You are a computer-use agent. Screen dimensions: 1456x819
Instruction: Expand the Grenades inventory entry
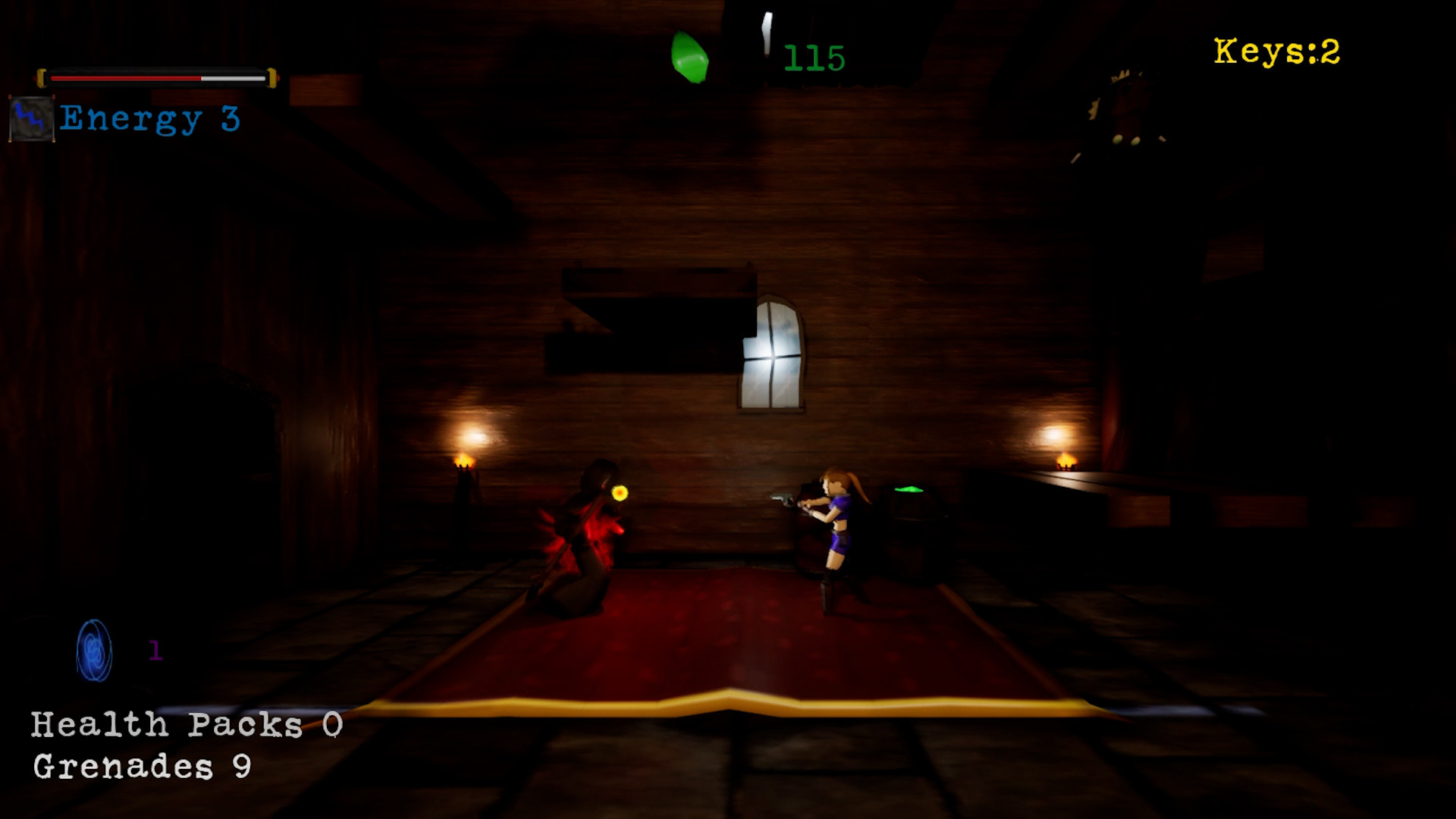point(142,767)
